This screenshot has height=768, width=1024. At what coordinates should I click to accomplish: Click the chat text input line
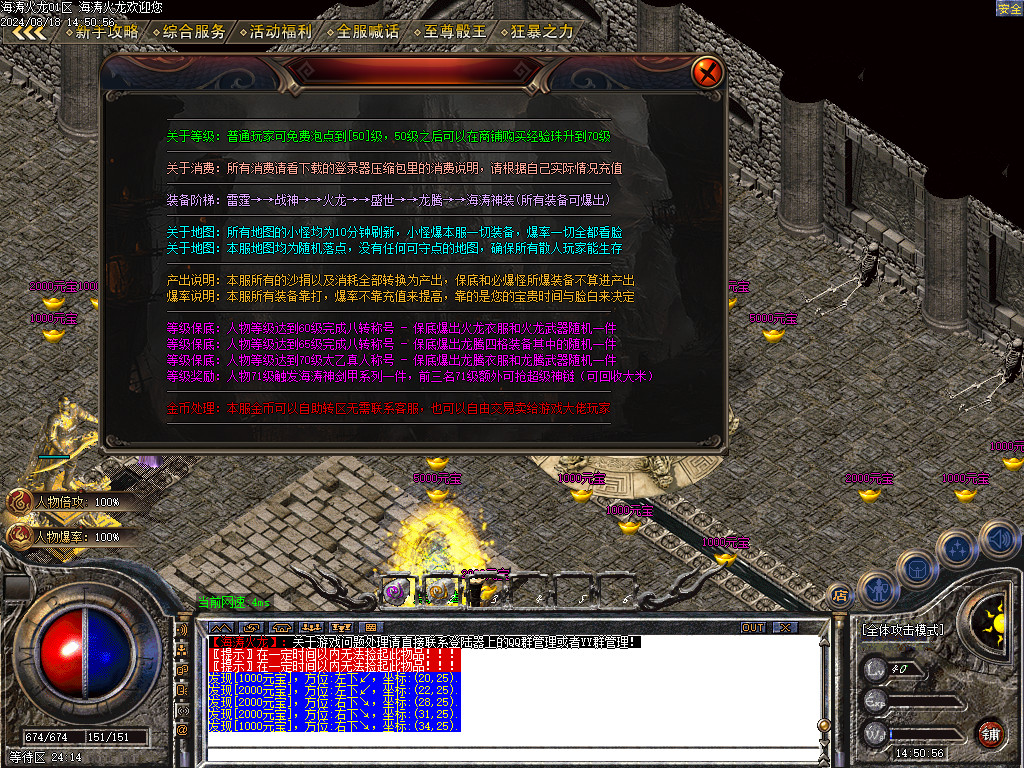click(x=500, y=752)
